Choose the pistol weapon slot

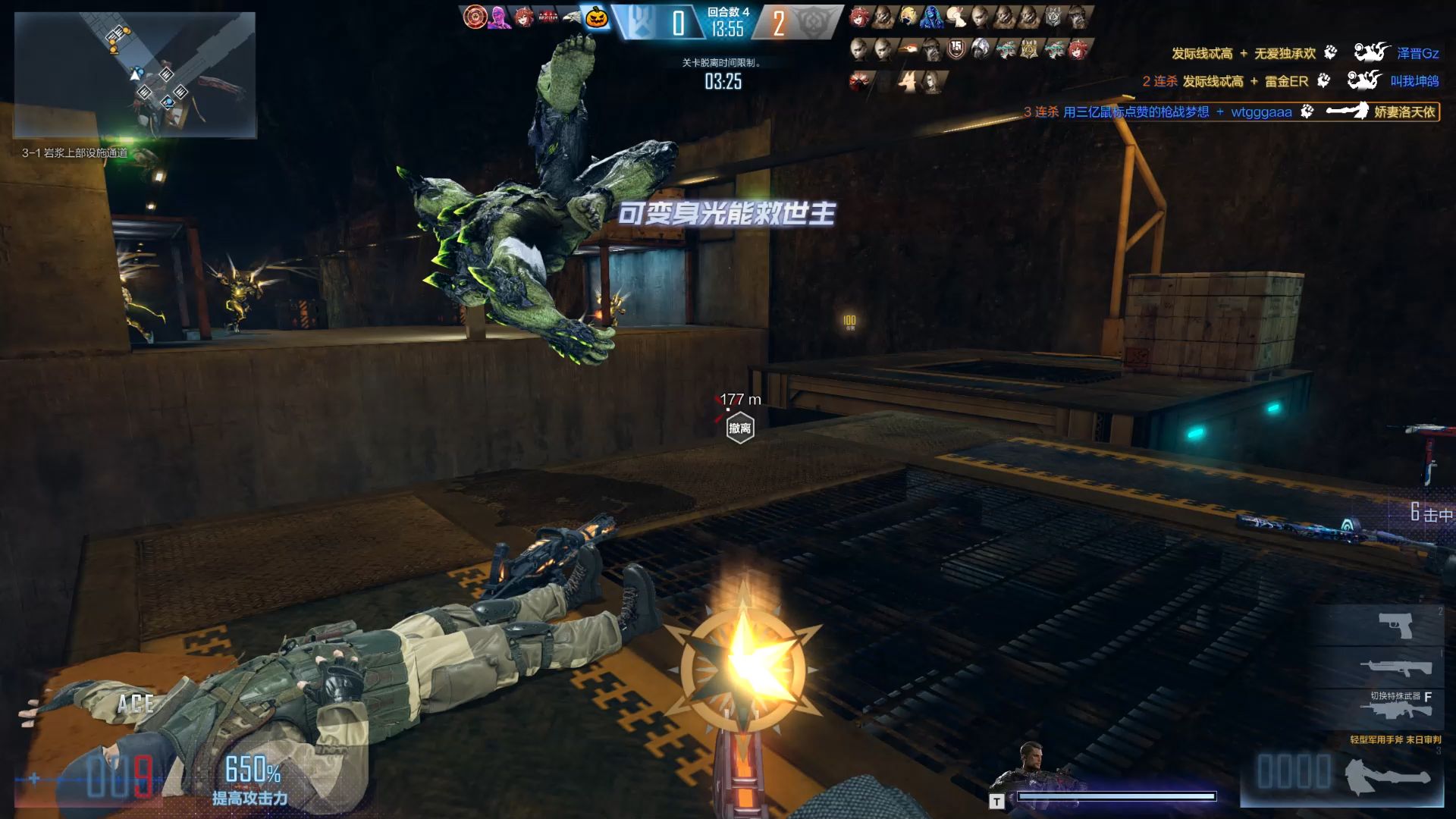(1395, 626)
